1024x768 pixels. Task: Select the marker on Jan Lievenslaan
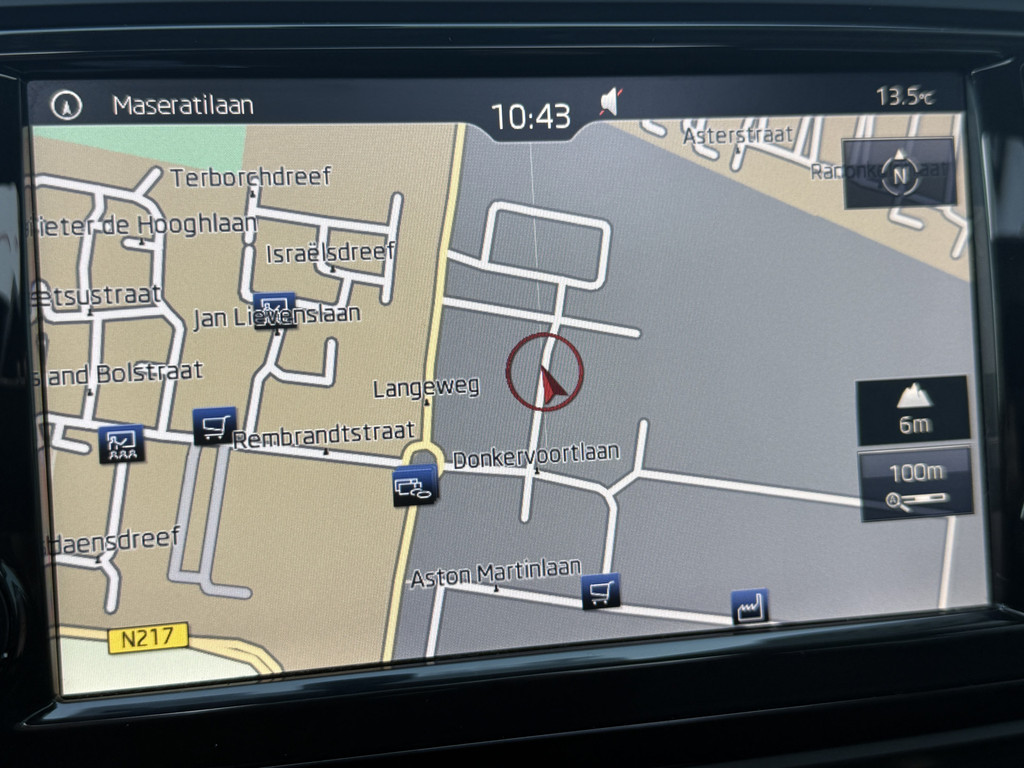click(274, 310)
